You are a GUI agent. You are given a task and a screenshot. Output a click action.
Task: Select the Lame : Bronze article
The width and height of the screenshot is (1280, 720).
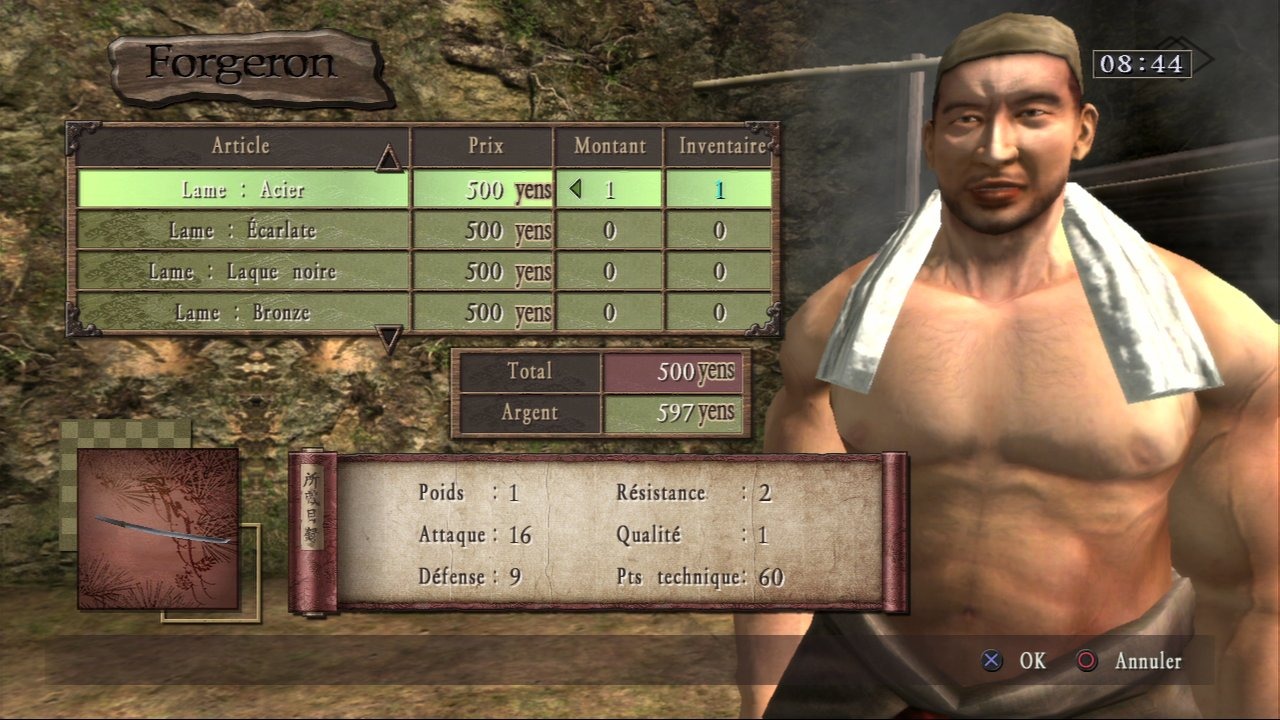243,313
